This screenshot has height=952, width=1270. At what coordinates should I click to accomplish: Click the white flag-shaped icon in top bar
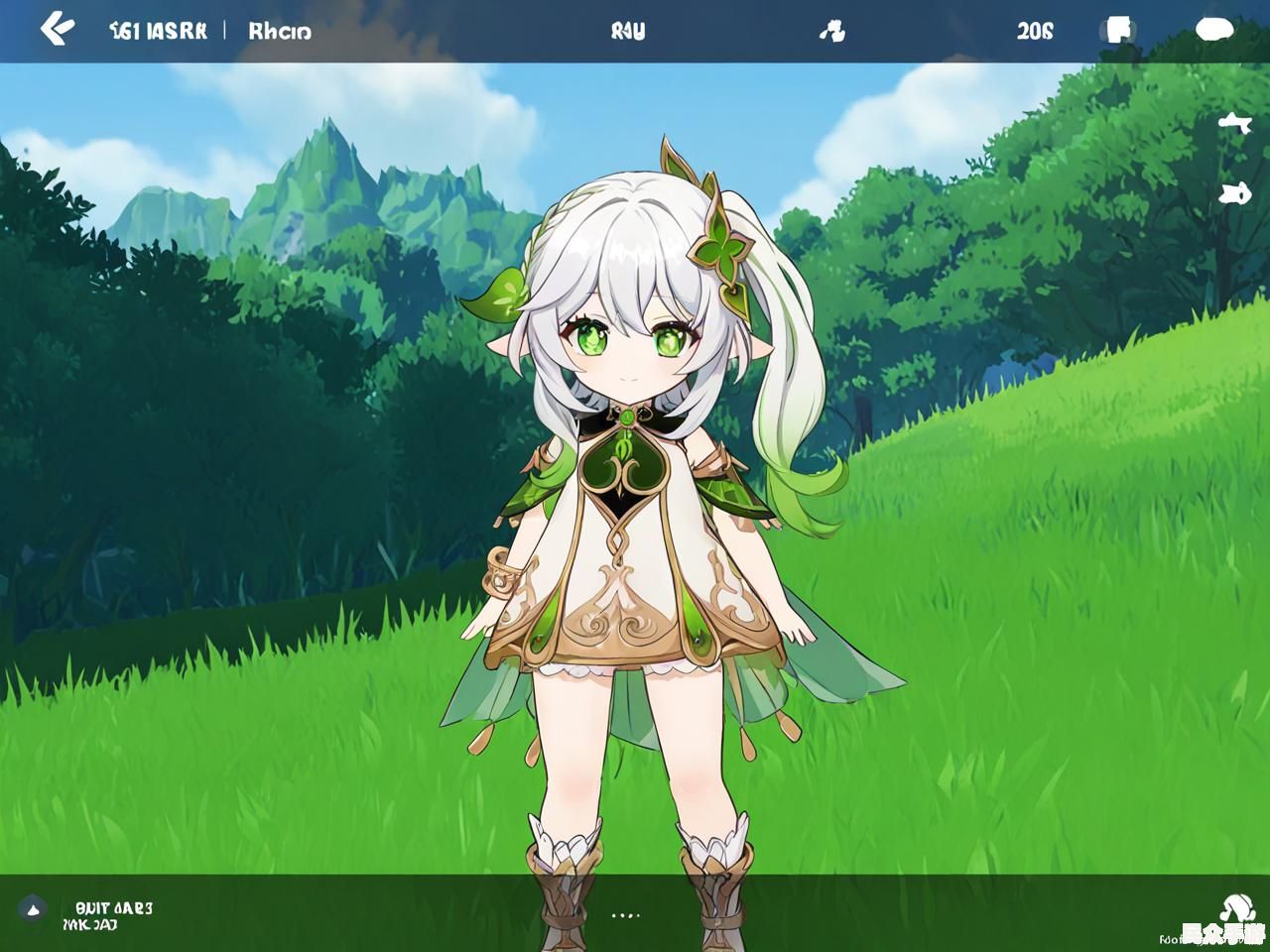point(1118,30)
